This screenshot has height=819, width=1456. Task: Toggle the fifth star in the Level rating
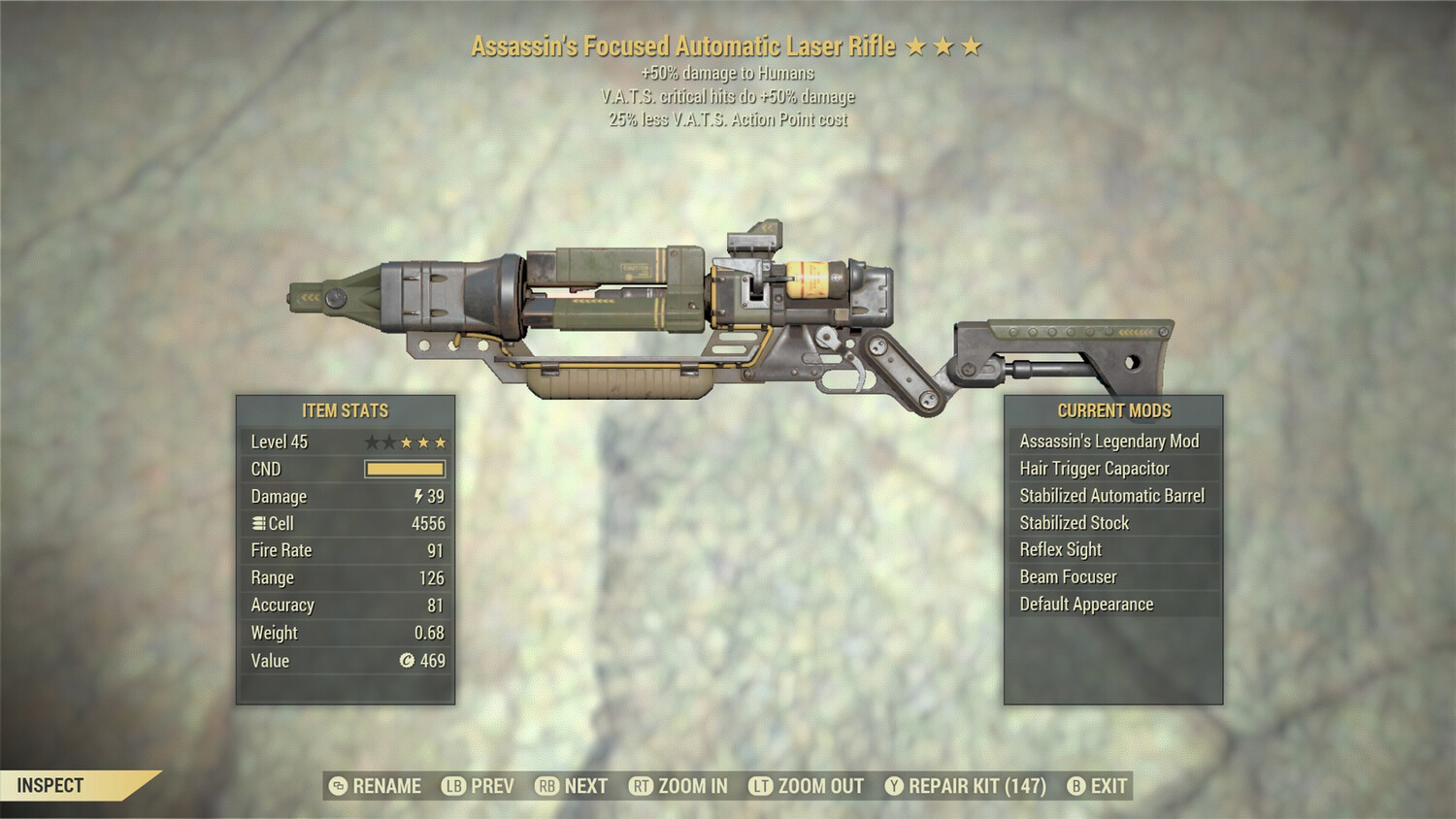point(440,442)
